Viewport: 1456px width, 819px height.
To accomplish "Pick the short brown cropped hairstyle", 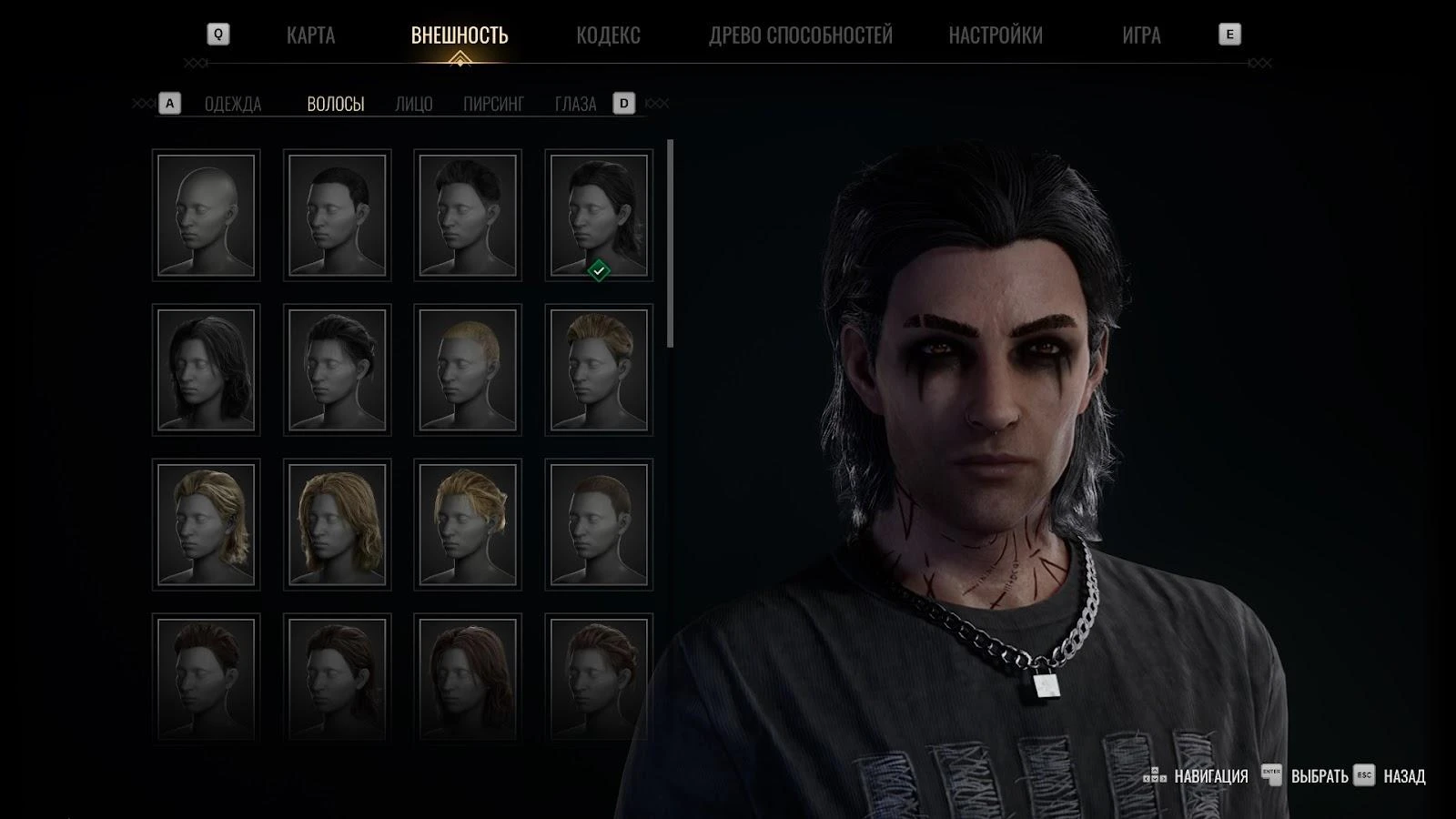I will point(599,524).
